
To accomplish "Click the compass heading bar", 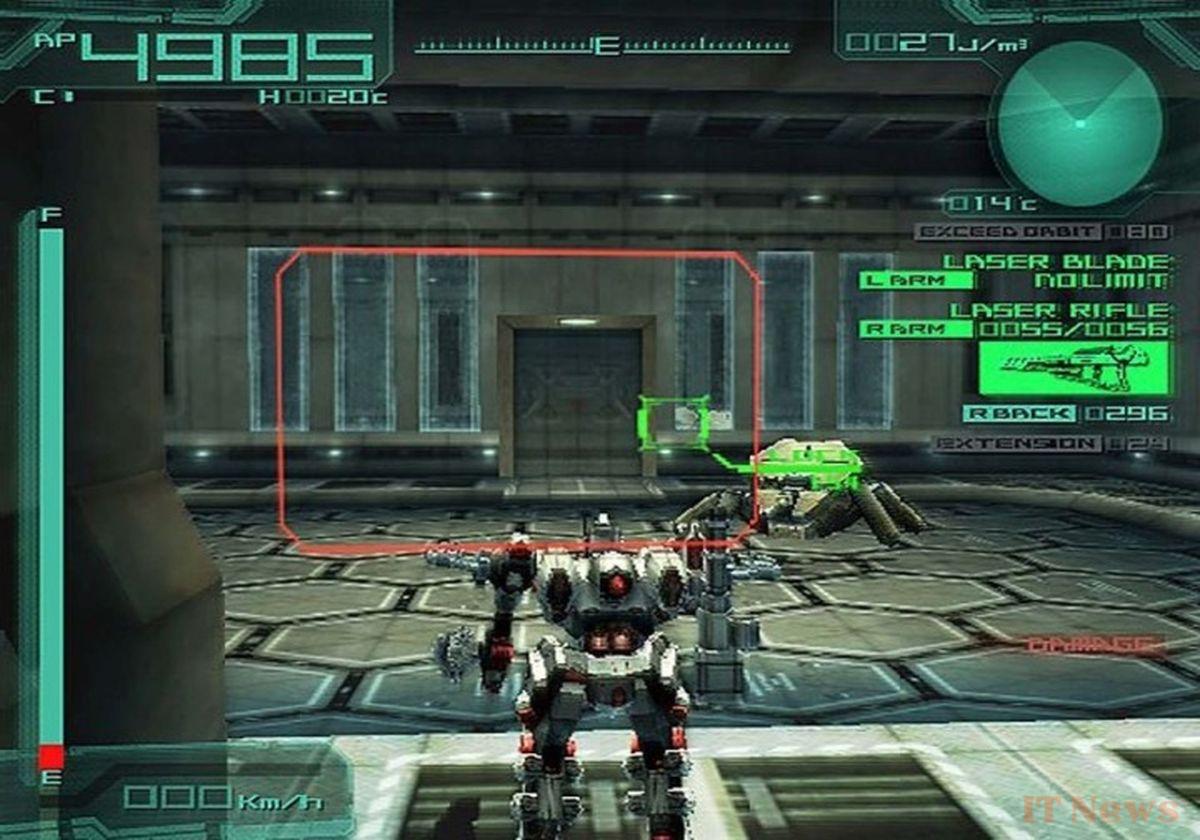I will [x=603, y=46].
